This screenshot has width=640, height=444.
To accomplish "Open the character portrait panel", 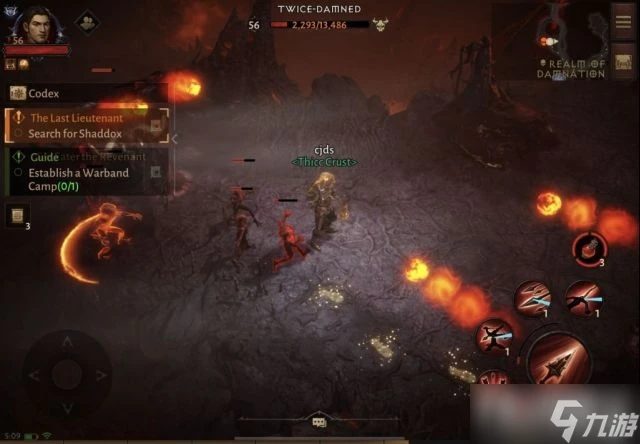I will [x=33, y=24].
